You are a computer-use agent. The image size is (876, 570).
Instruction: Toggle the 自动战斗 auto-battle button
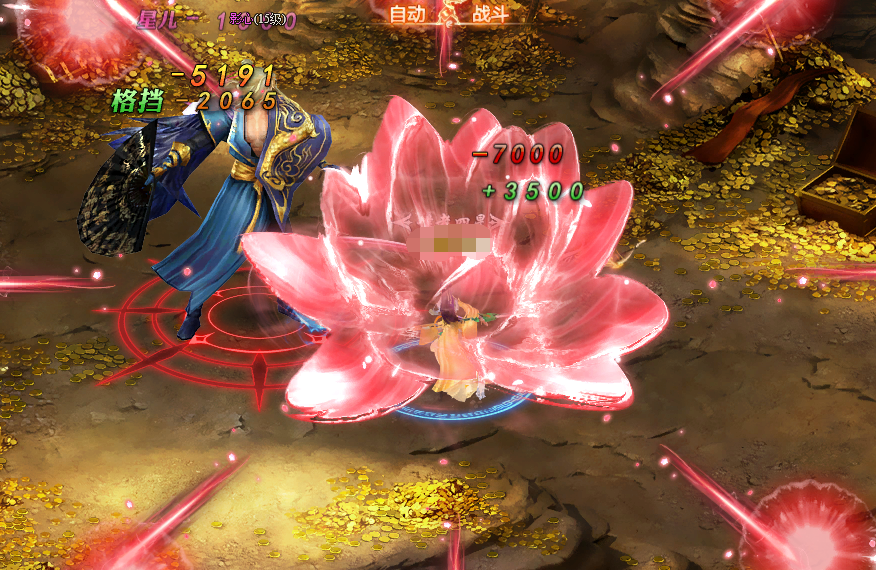tap(449, 14)
